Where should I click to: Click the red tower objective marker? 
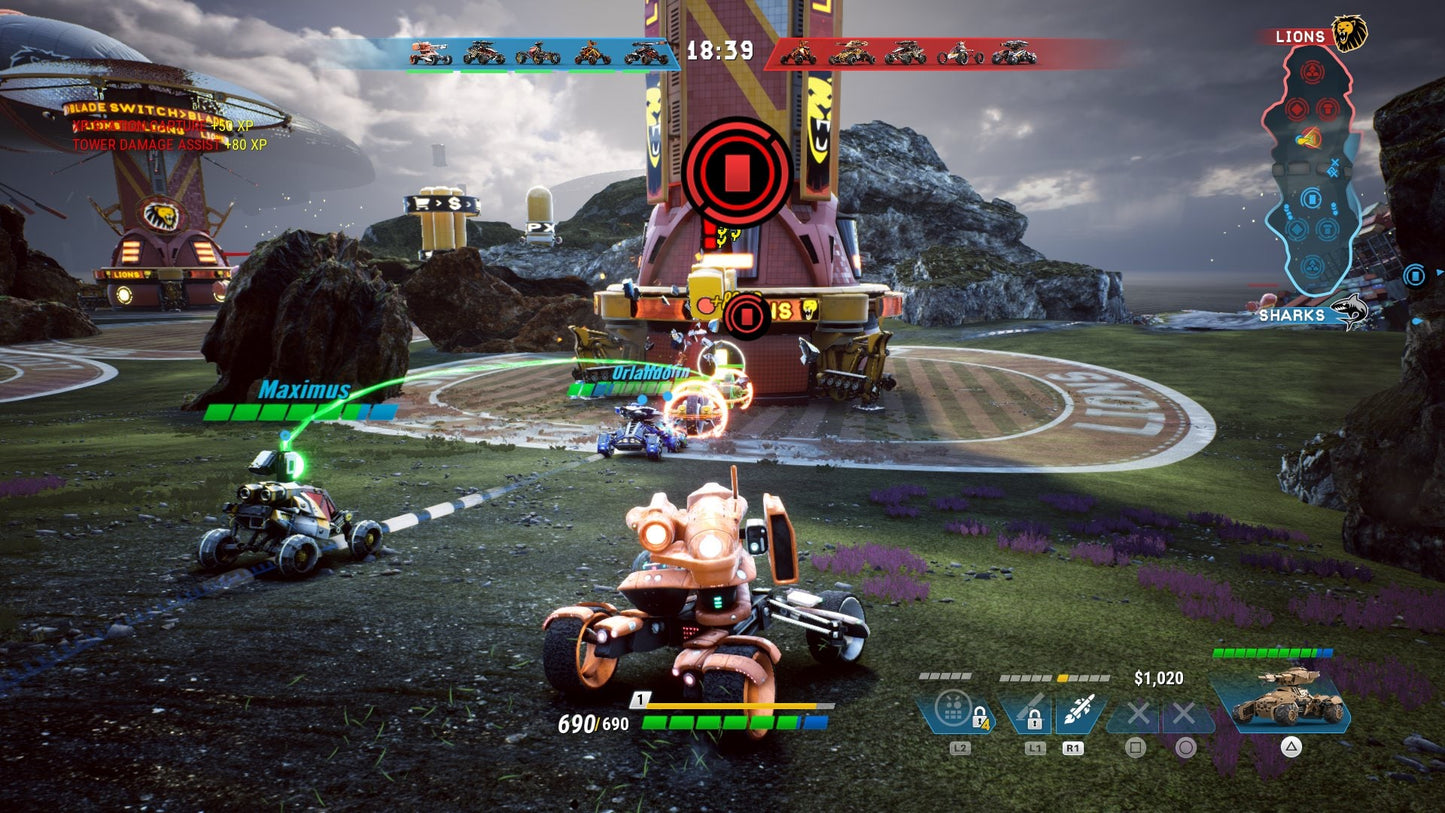click(738, 168)
